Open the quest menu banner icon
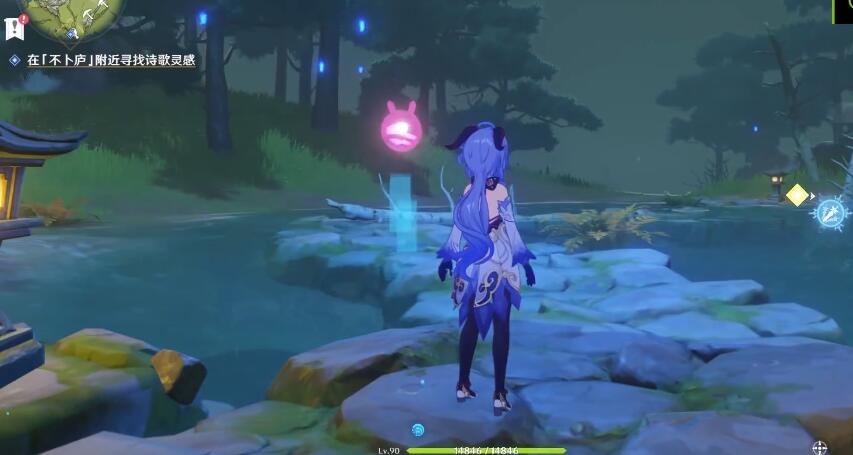This screenshot has height=455, width=853. tap(12, 28)
